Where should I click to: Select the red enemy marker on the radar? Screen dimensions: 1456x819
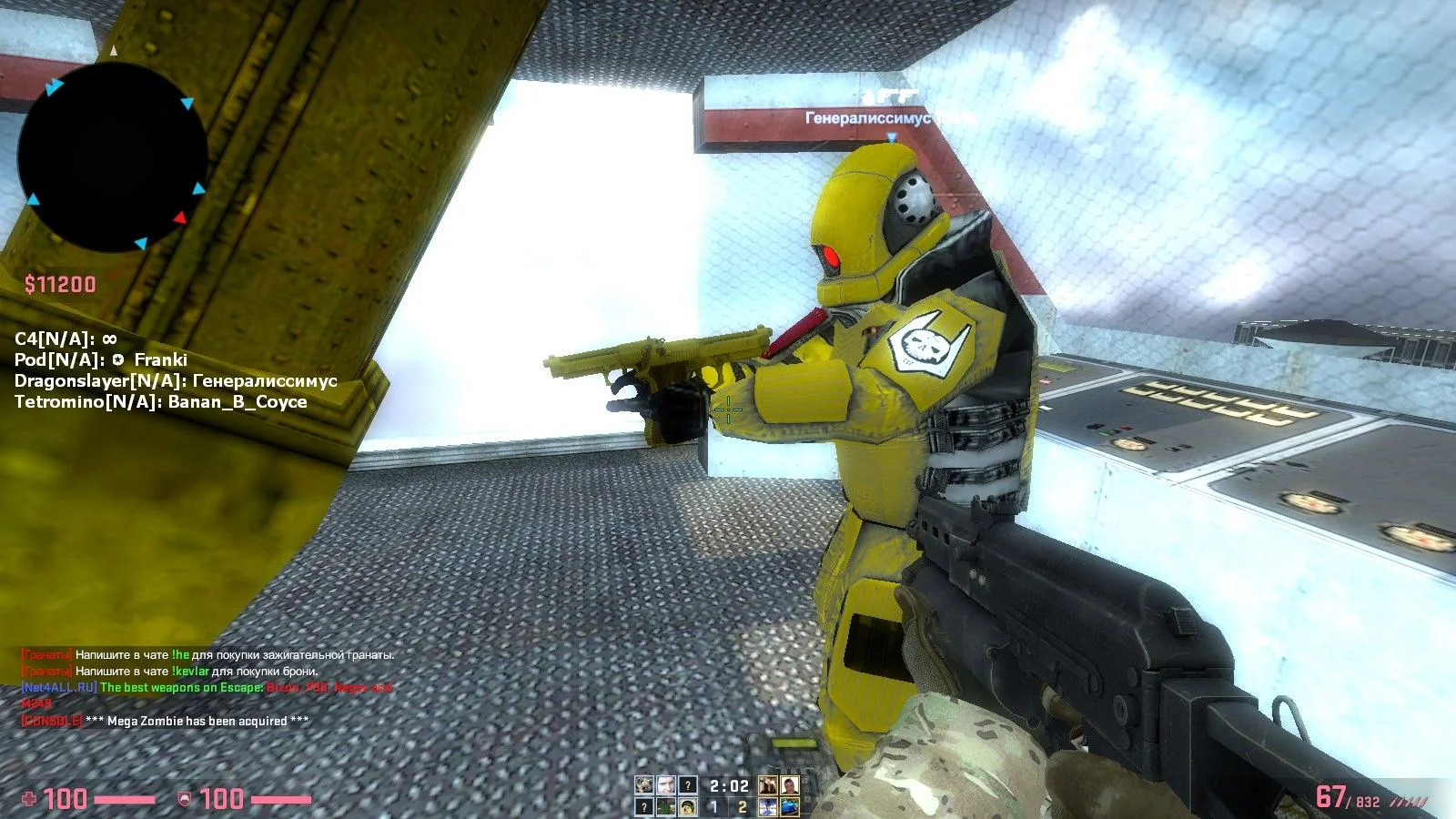180,217
